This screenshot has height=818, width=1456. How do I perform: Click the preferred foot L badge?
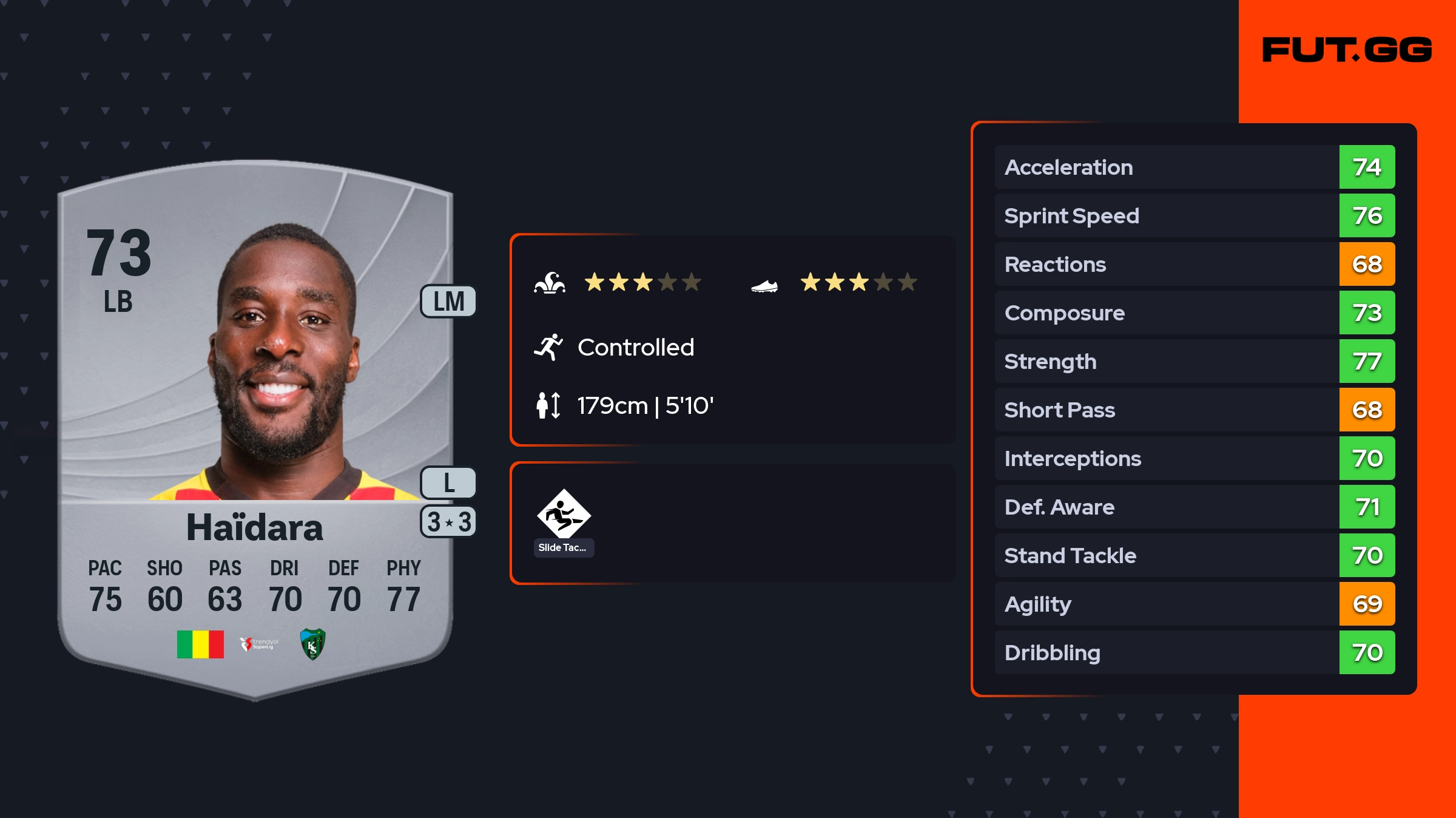[448, 483]
